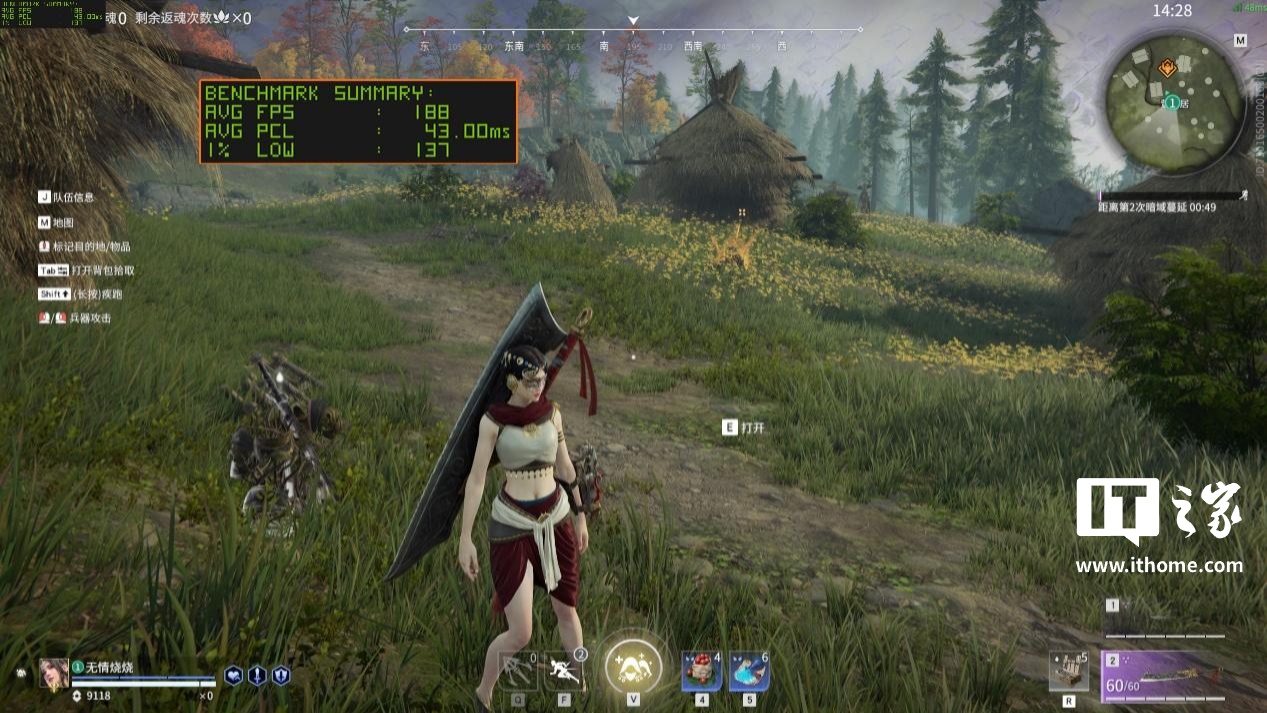1267x713 pixels.
Task: Use the blue armor powder consumable slot
Action: coord(748,670)
